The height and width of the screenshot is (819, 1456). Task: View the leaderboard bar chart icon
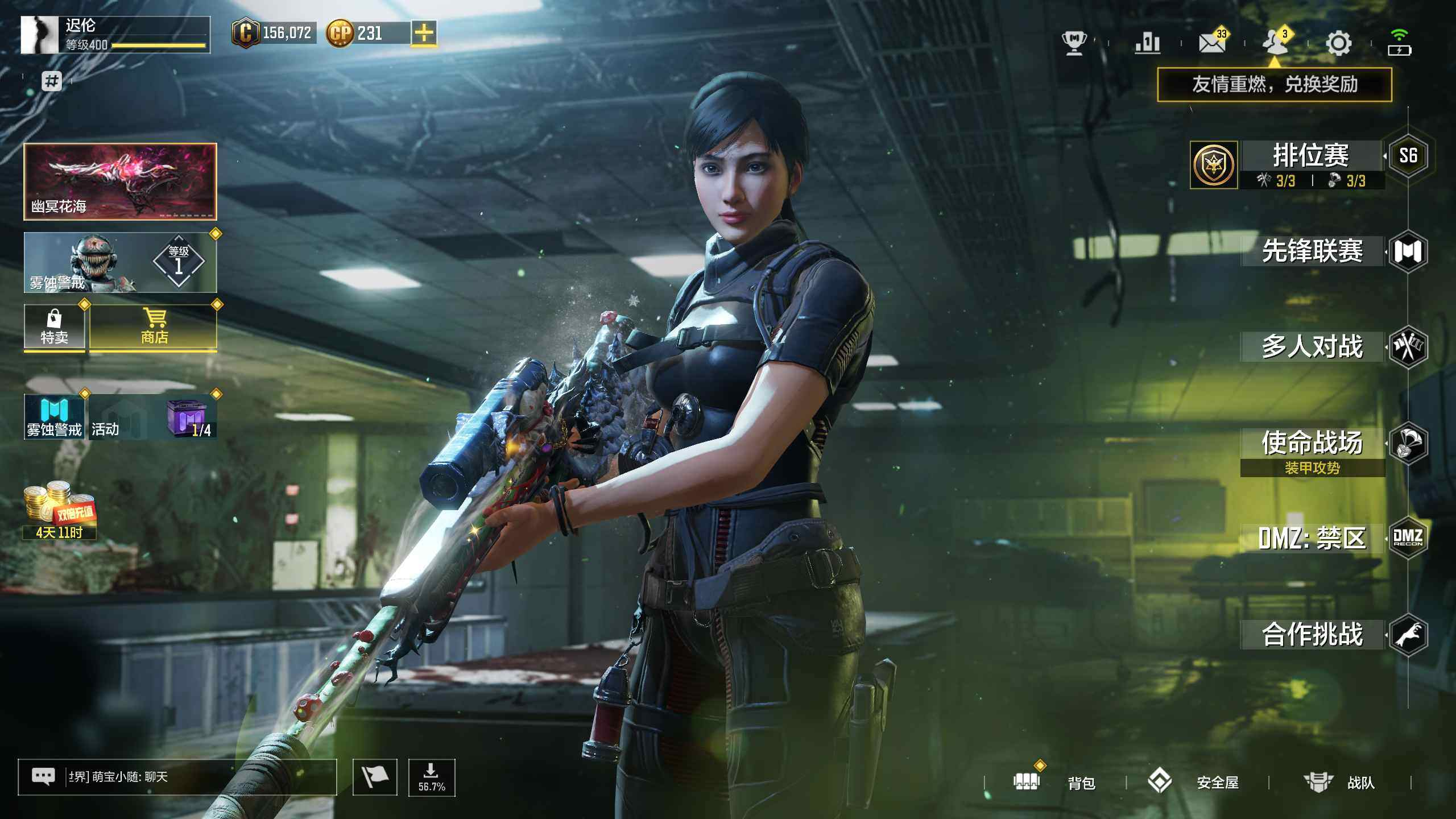(x=1147, y=43)
